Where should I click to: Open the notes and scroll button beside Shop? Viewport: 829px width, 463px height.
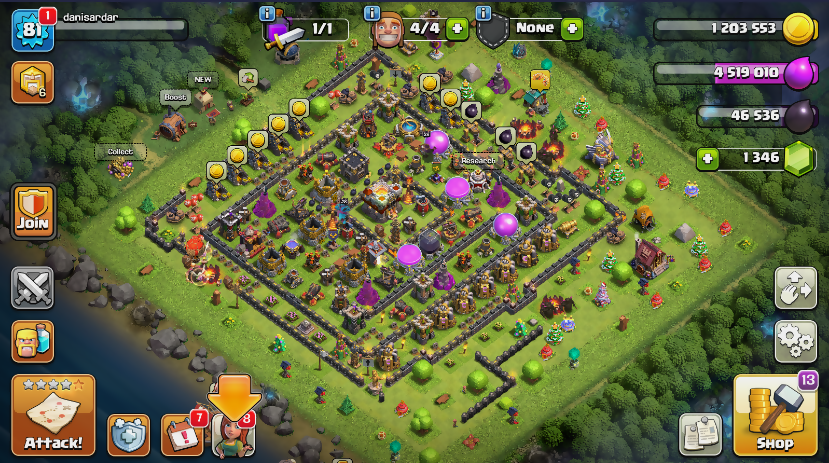(x=700, y=434)
